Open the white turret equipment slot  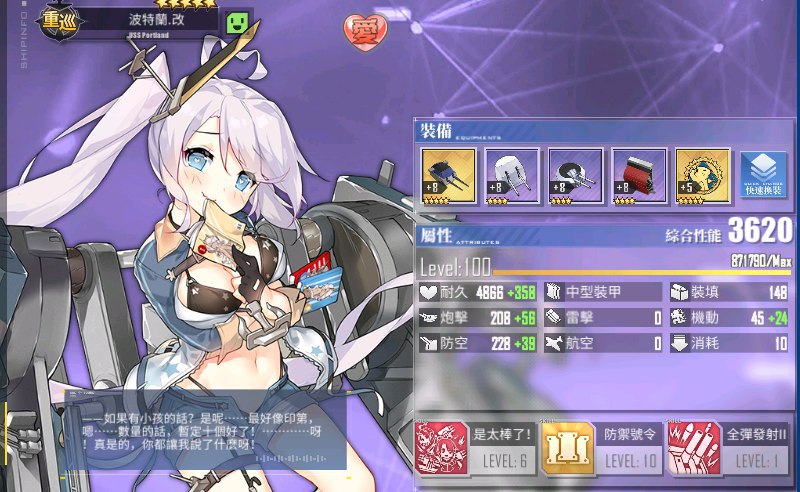point(512,177)
